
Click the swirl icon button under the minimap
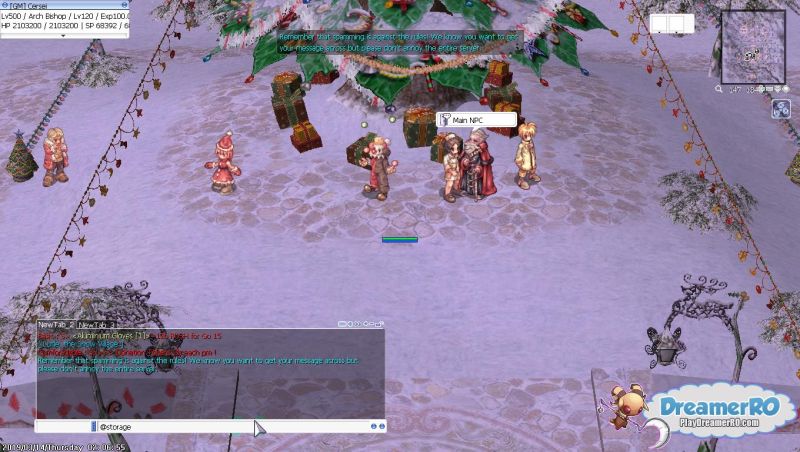781,110
